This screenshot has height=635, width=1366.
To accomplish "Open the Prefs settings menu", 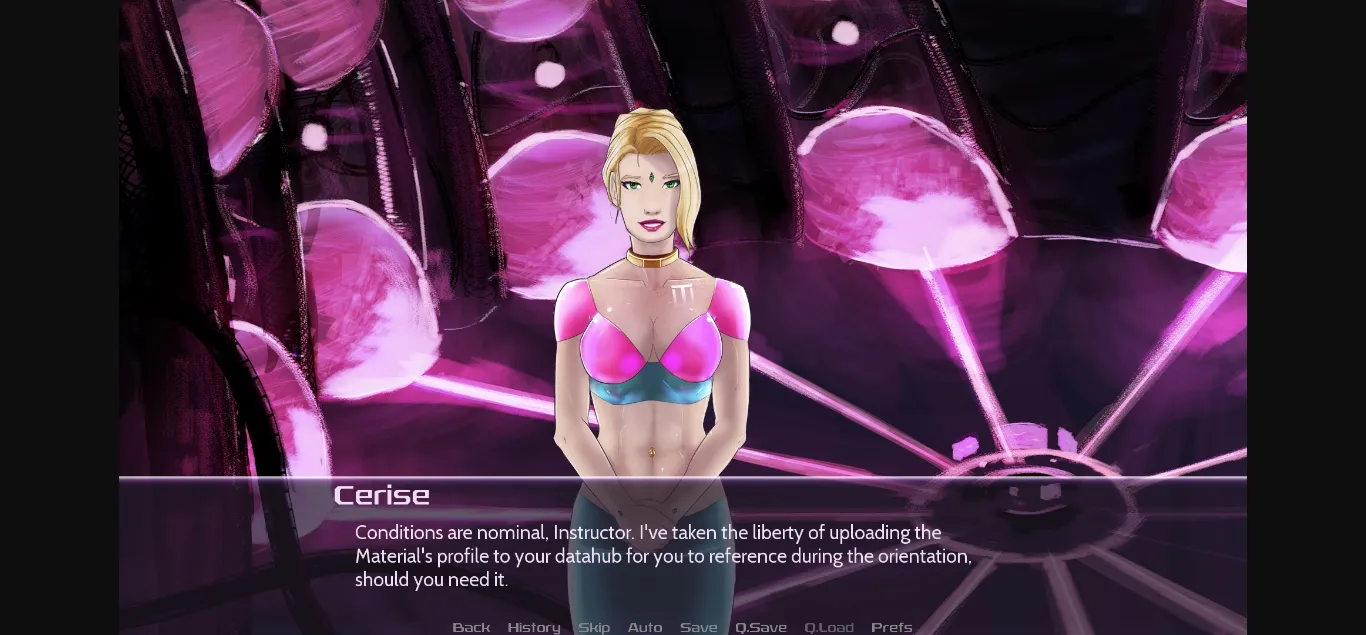I will (x=891, y=627).
